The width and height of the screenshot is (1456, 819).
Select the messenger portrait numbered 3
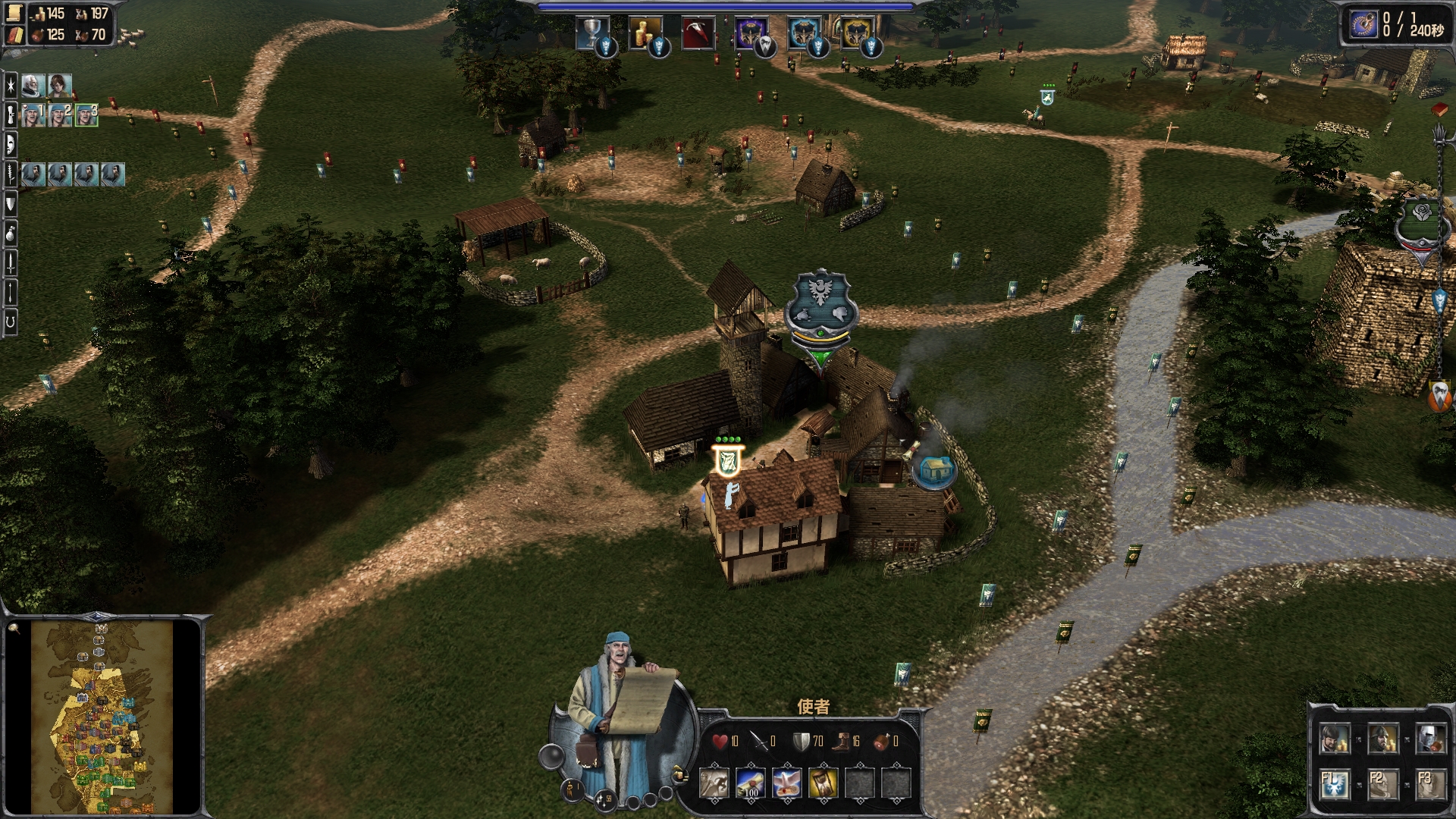(86, 115)
